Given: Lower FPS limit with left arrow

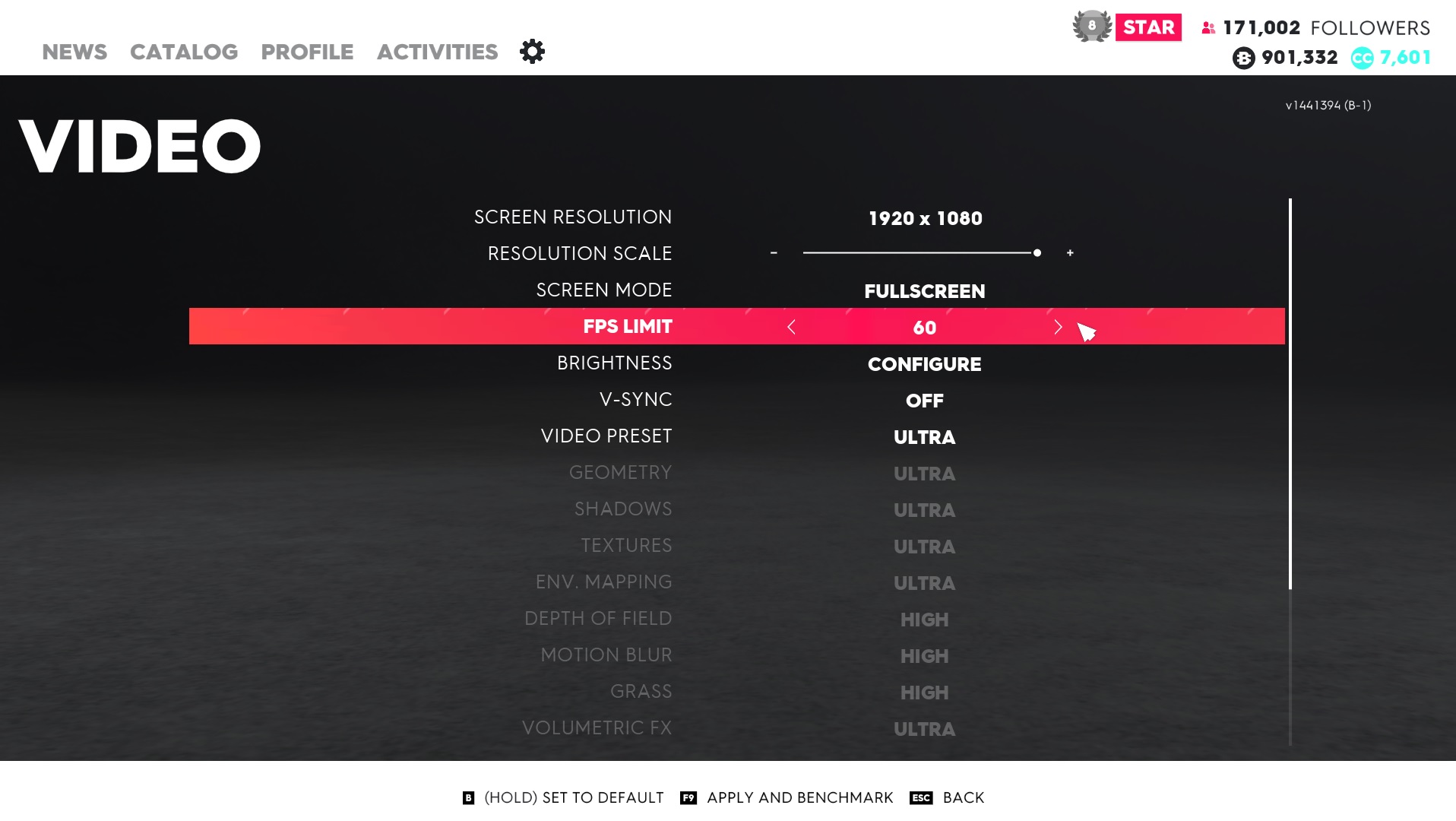Looking at the screenshot, I should pyautogui.click(x=791, y=327).
